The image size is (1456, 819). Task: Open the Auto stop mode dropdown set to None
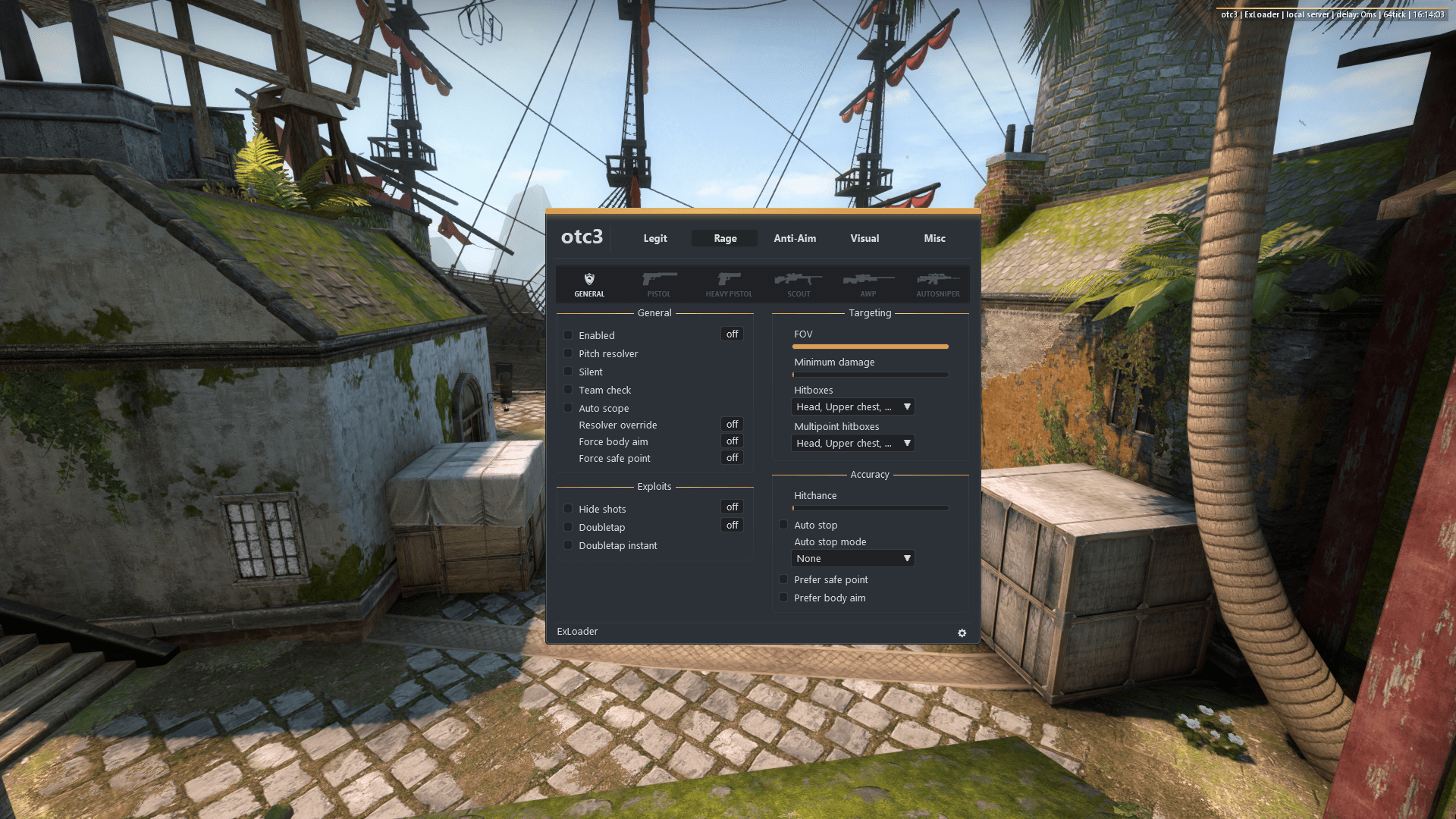(x=852, y=558)
